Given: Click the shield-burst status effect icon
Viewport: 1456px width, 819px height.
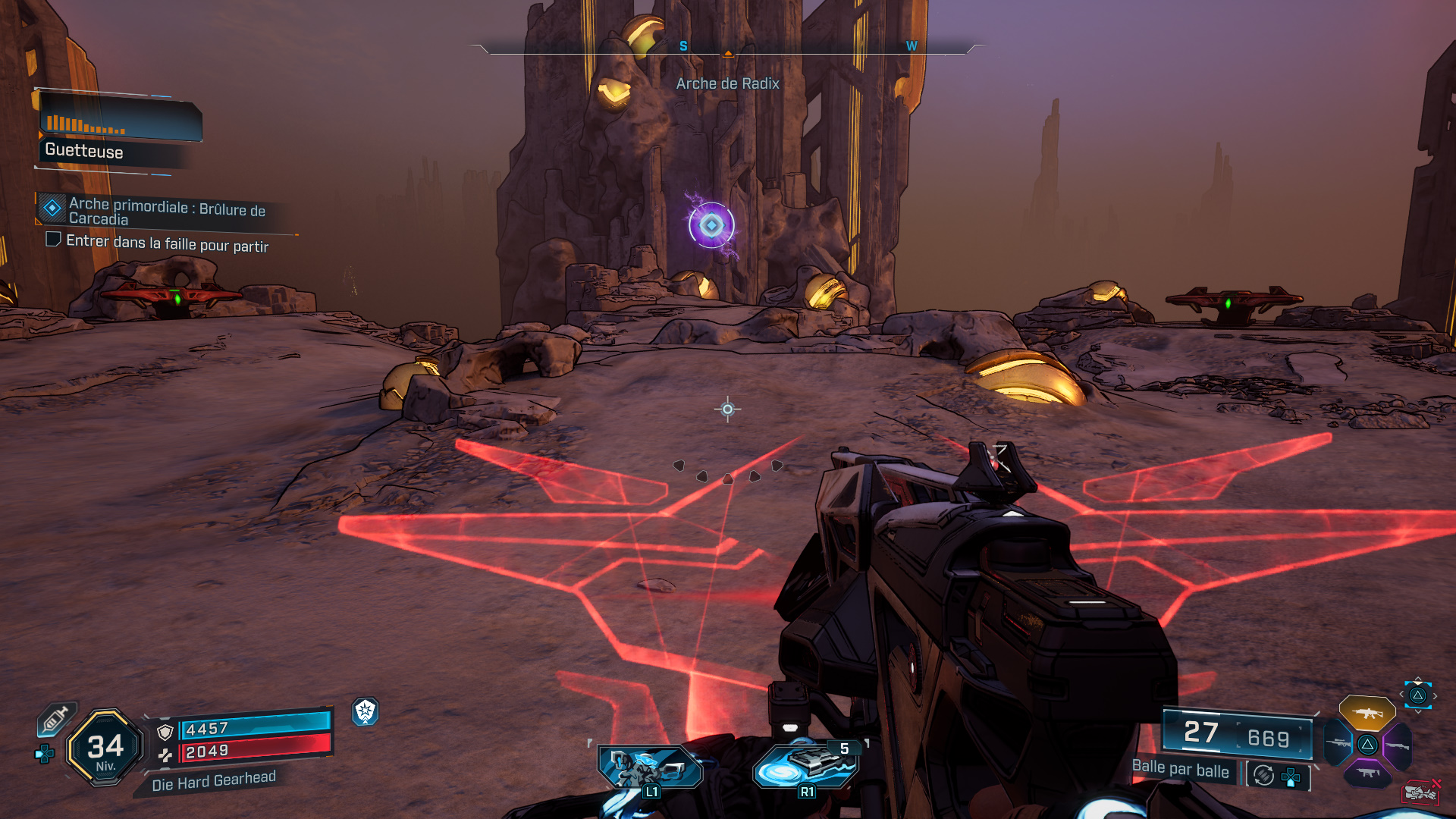Looking at the screenshot, I should (366, 711).
